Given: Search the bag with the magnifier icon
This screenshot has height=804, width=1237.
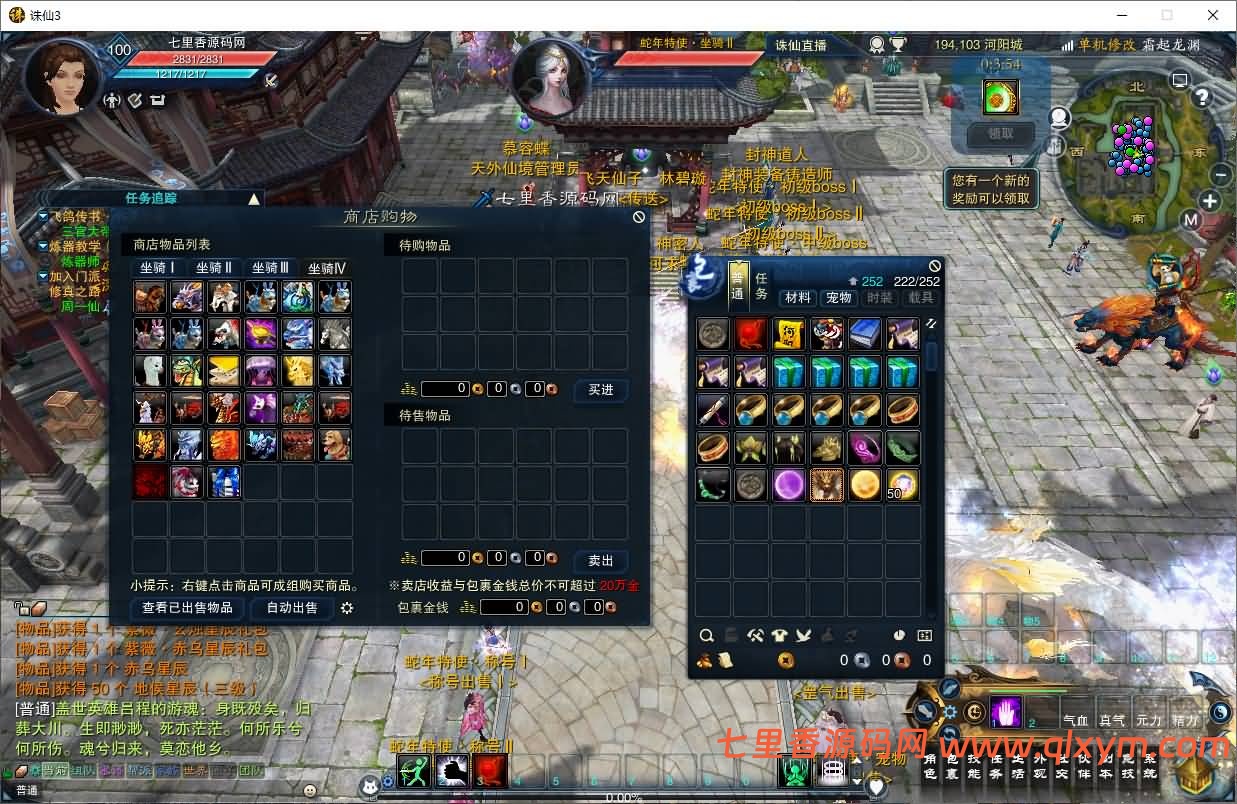Looking at the screenshot, I should click(706, 635).
